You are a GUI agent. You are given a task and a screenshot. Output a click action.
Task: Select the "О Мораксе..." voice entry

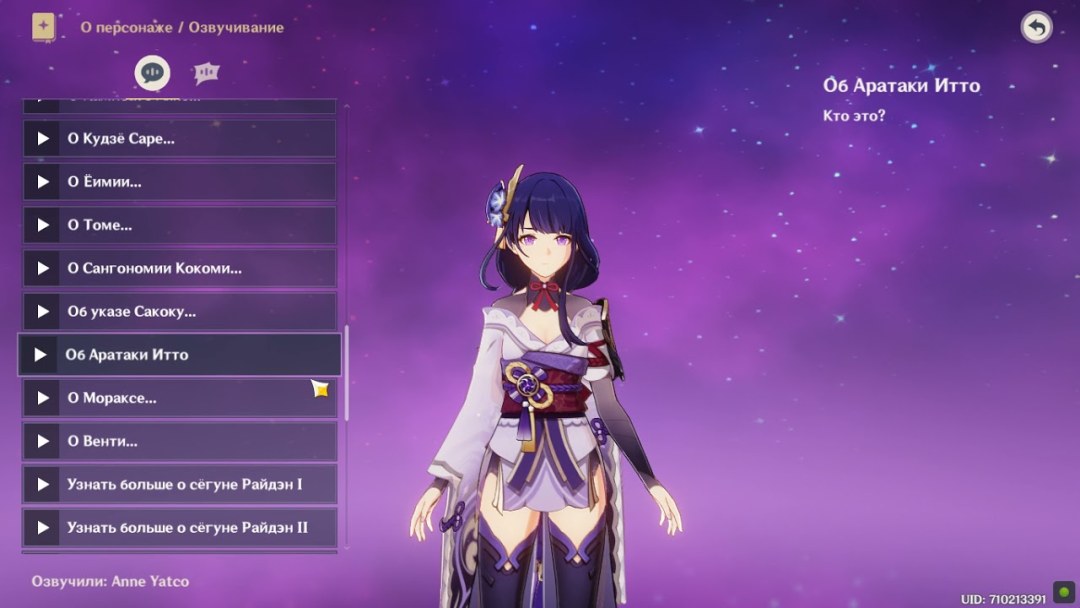[x=180, y=398]
